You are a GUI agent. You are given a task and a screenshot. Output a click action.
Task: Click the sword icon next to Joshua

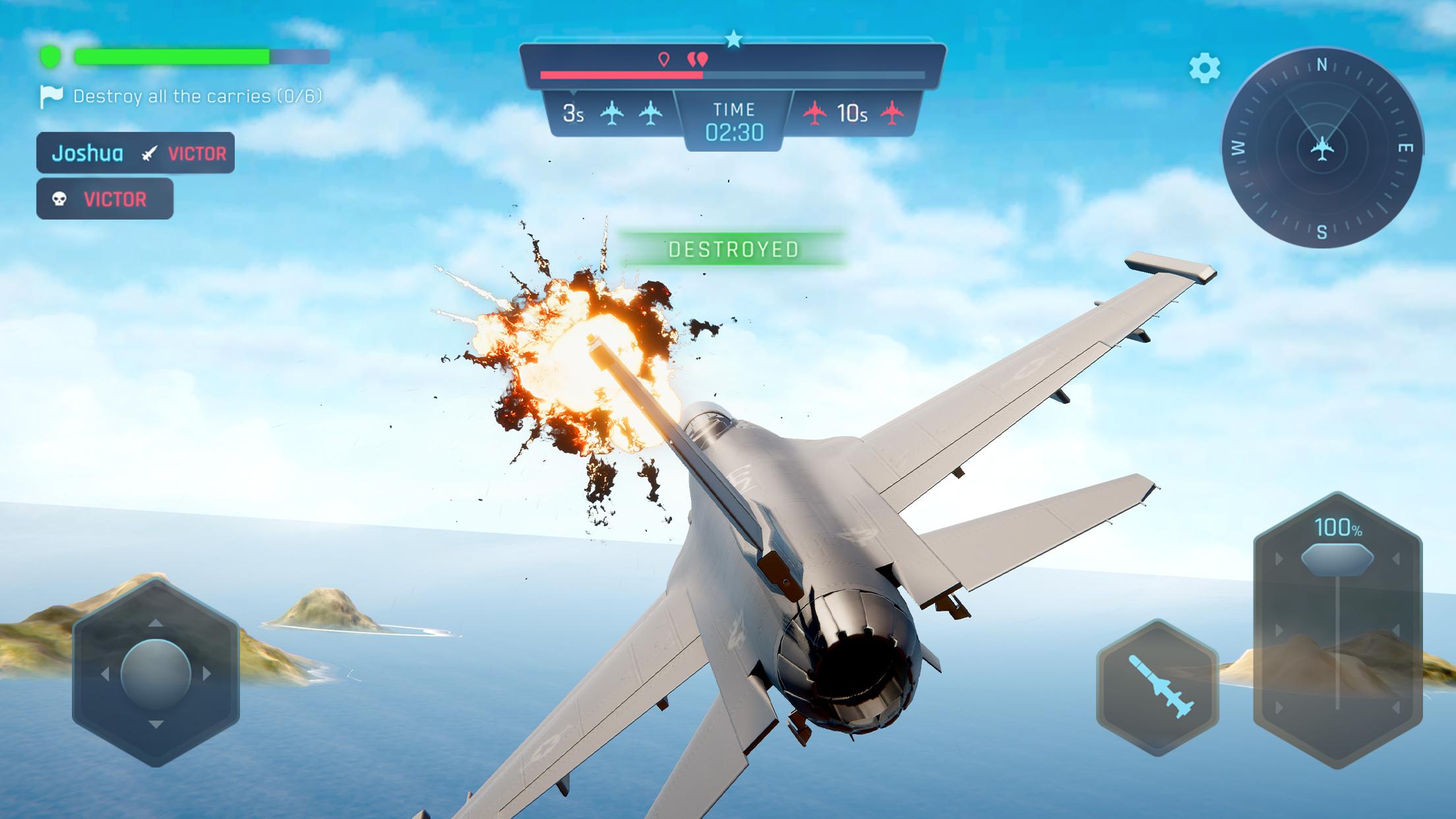(x=148, y=153)
